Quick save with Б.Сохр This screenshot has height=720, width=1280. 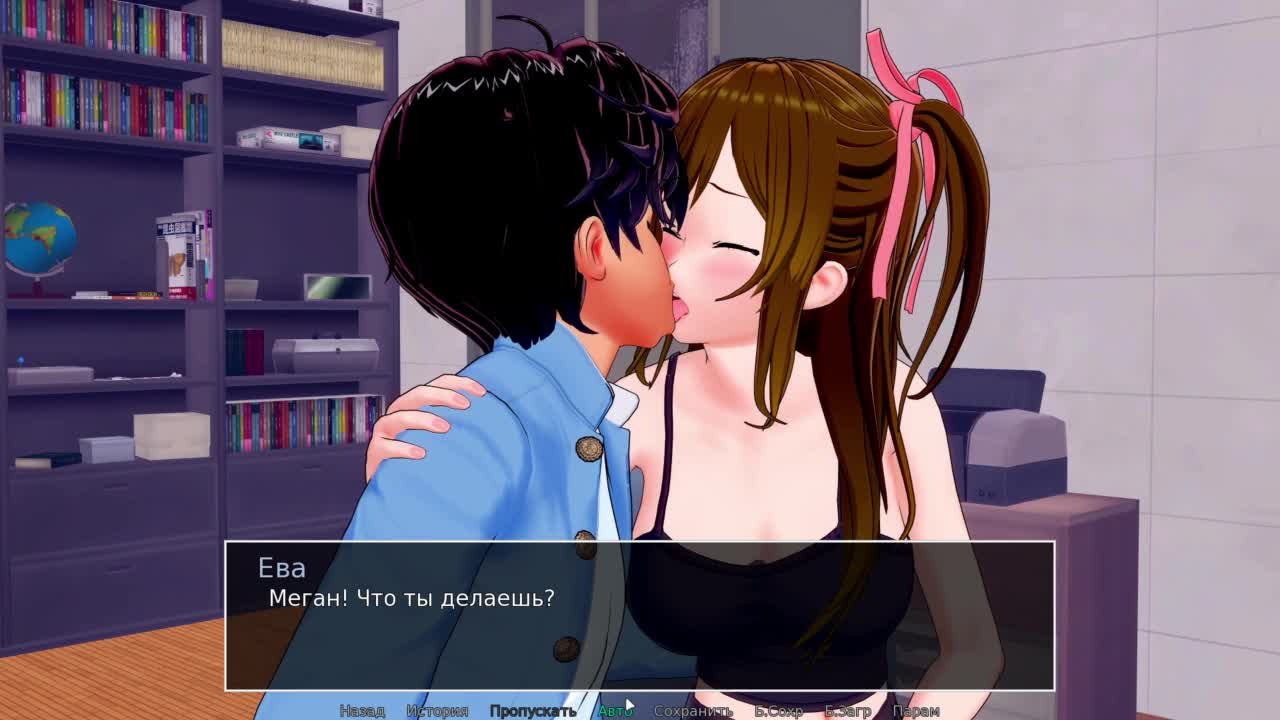point(778,711)
